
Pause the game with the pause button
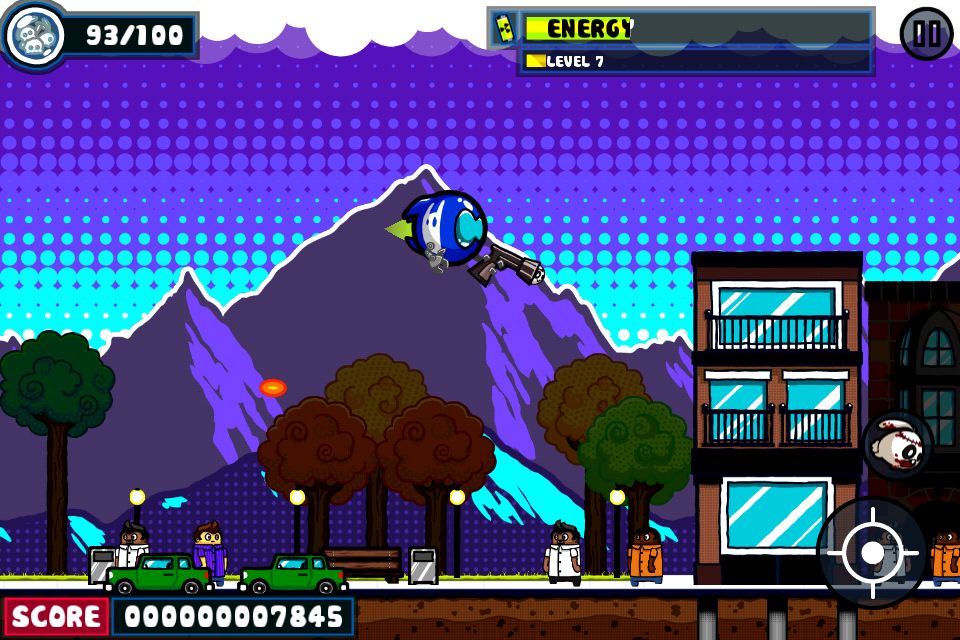[x=926, y=34]
